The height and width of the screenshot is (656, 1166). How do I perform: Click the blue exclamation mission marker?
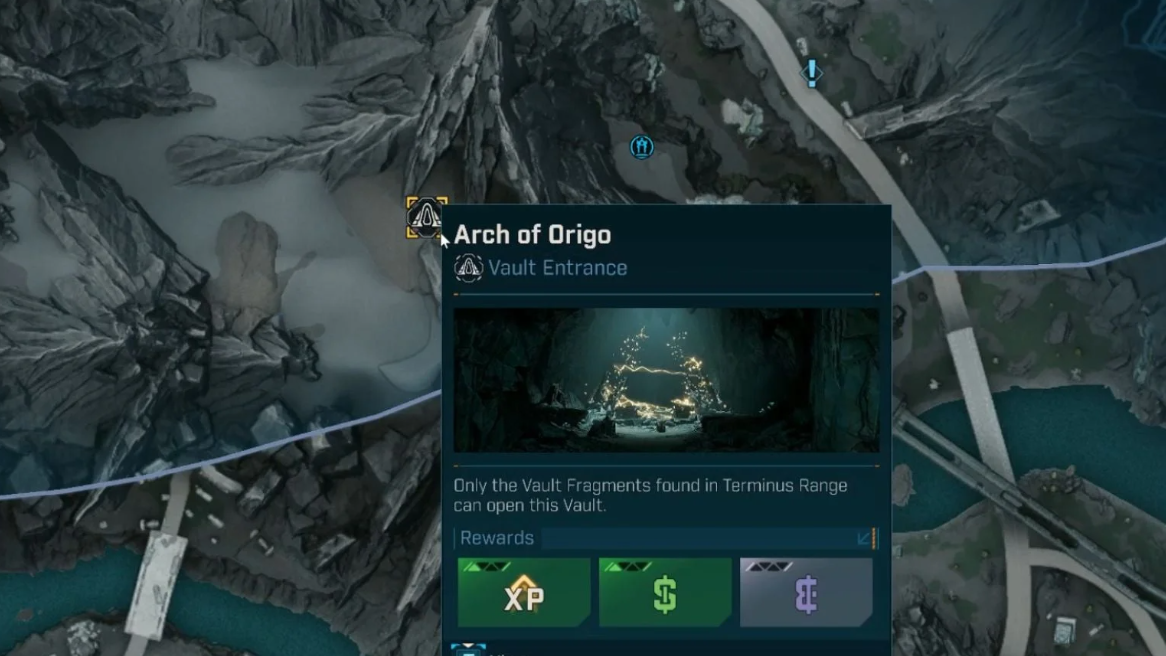click(812, 72)
